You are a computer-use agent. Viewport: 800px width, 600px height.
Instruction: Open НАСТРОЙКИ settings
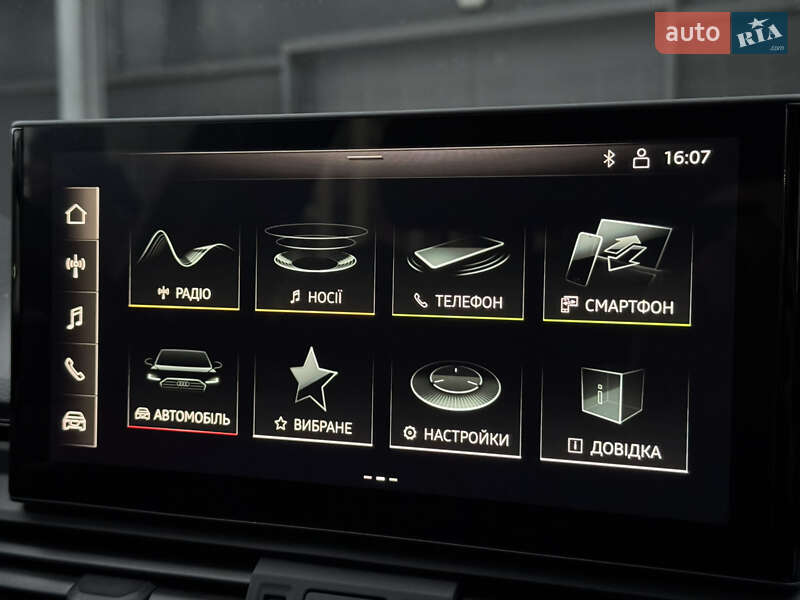tap(455, 405)
